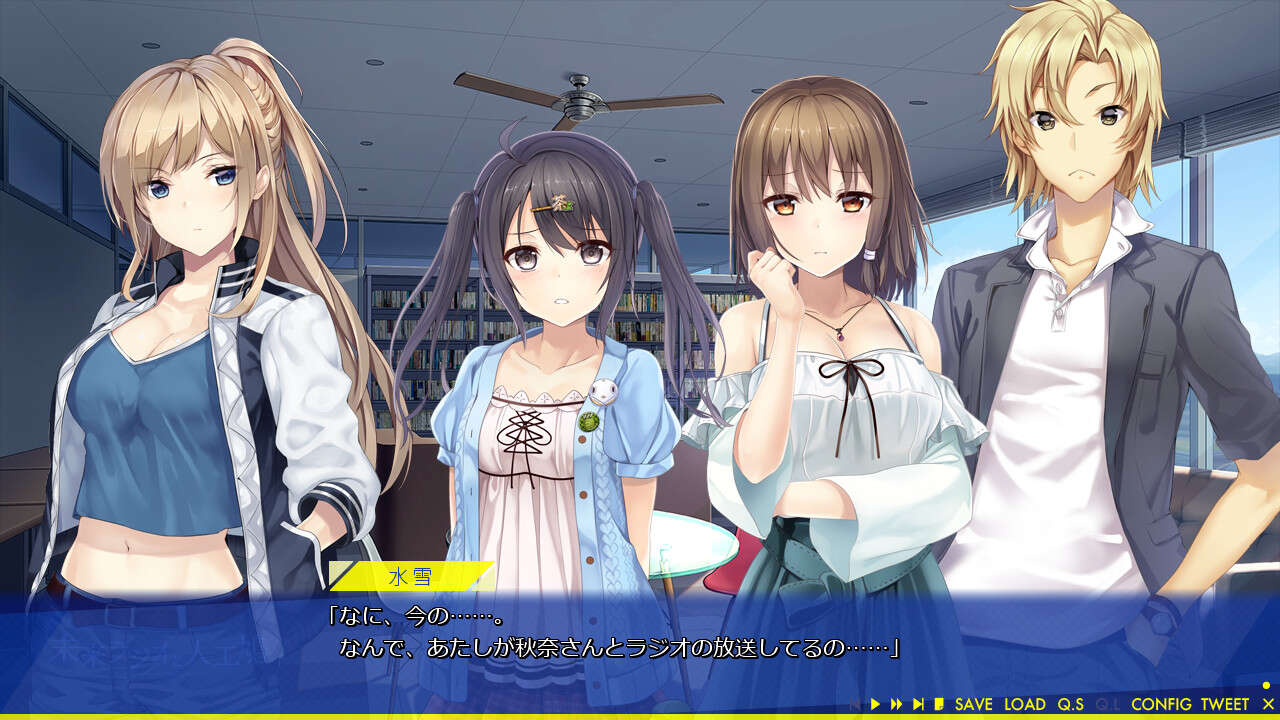This screenshot has height=720, width=1280.
Task: Hide the dialogue window with the X
Action: 1268,705
